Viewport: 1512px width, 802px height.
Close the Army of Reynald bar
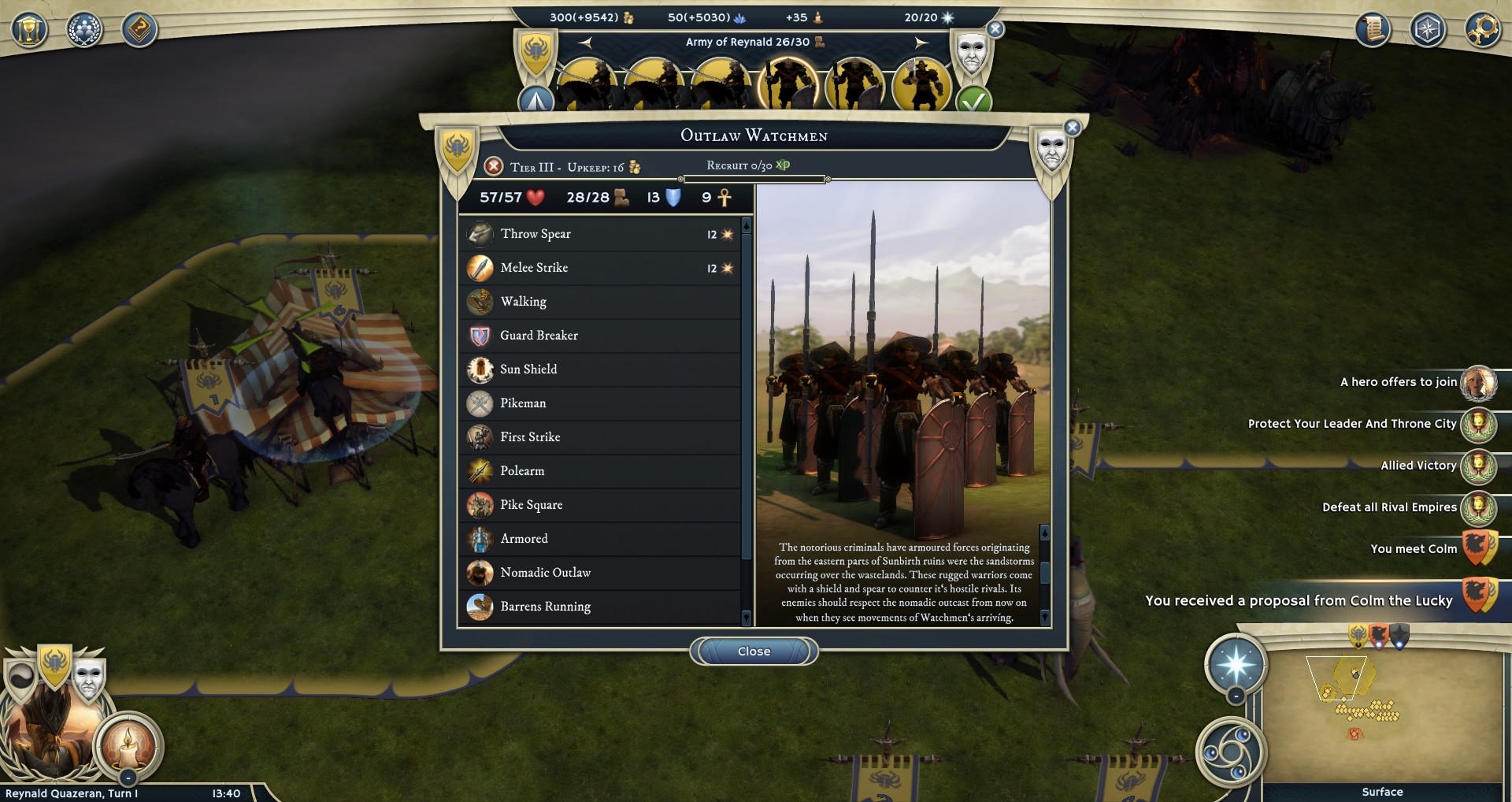(995, 30)
